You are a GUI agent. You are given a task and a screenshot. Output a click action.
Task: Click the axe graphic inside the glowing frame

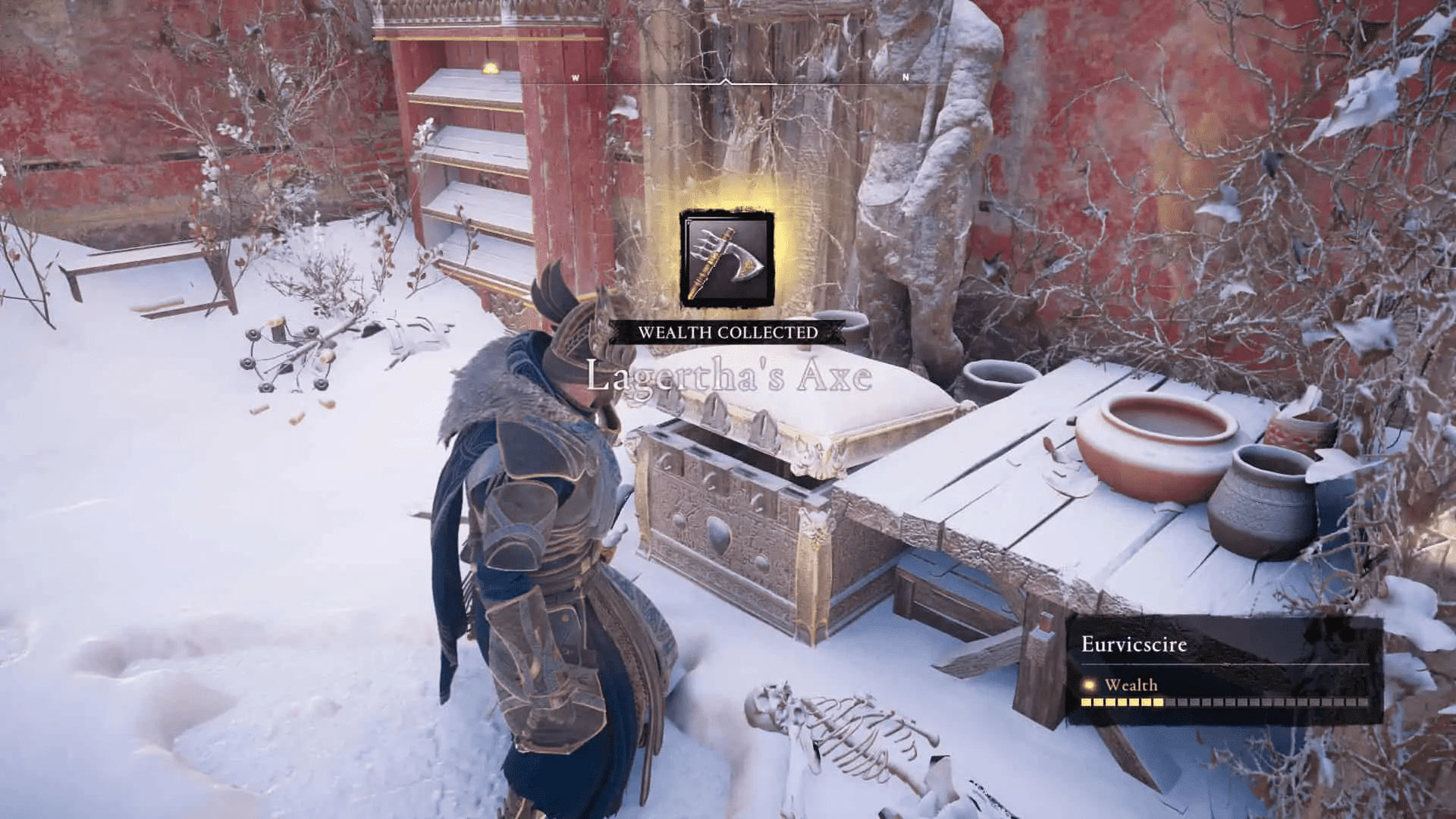[728, 262]
